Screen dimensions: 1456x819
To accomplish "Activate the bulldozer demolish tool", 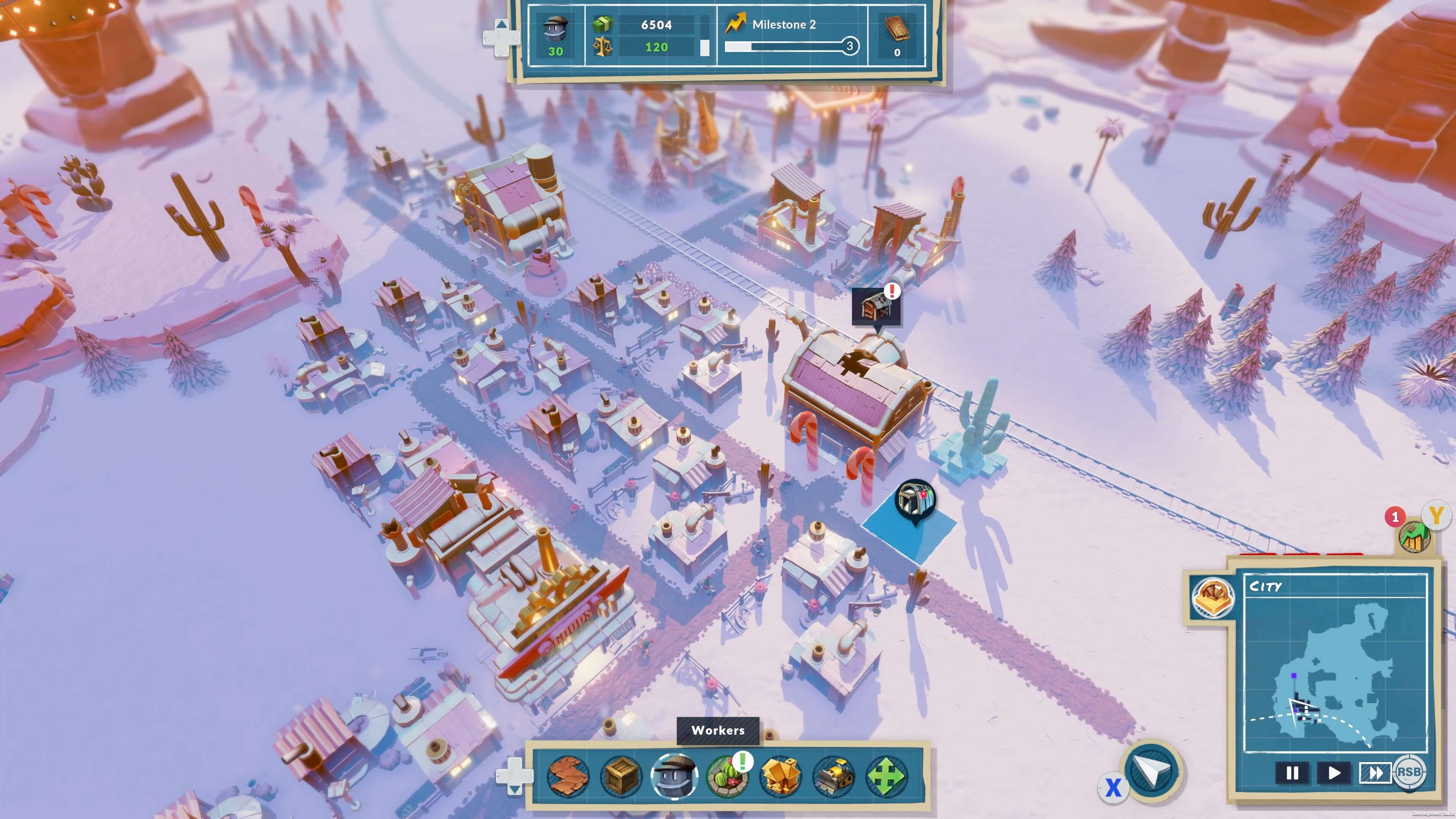I will pos(833,777).
